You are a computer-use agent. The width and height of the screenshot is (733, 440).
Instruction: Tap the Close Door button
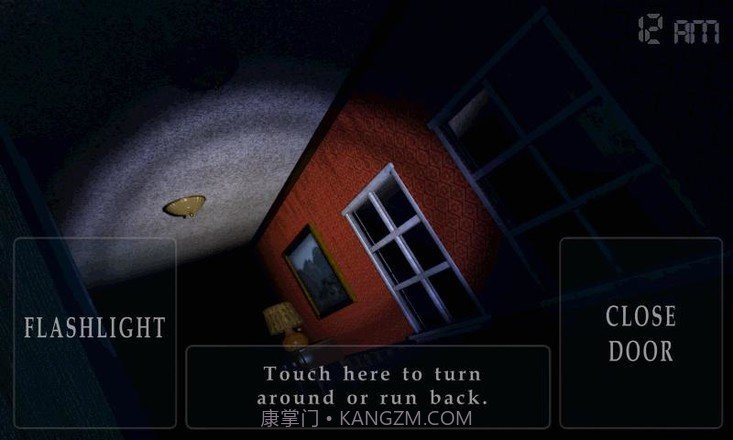pos(641,333)
